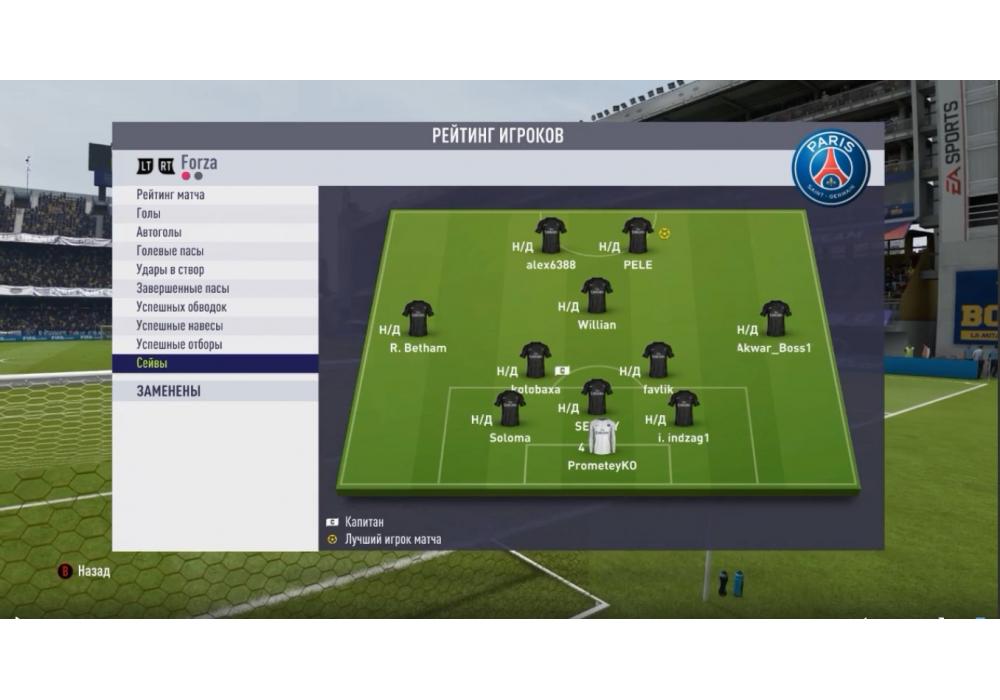Screen dimensions: 1000x700
Task: Select the Успешные навесы entry
Action: pos(216,326)
